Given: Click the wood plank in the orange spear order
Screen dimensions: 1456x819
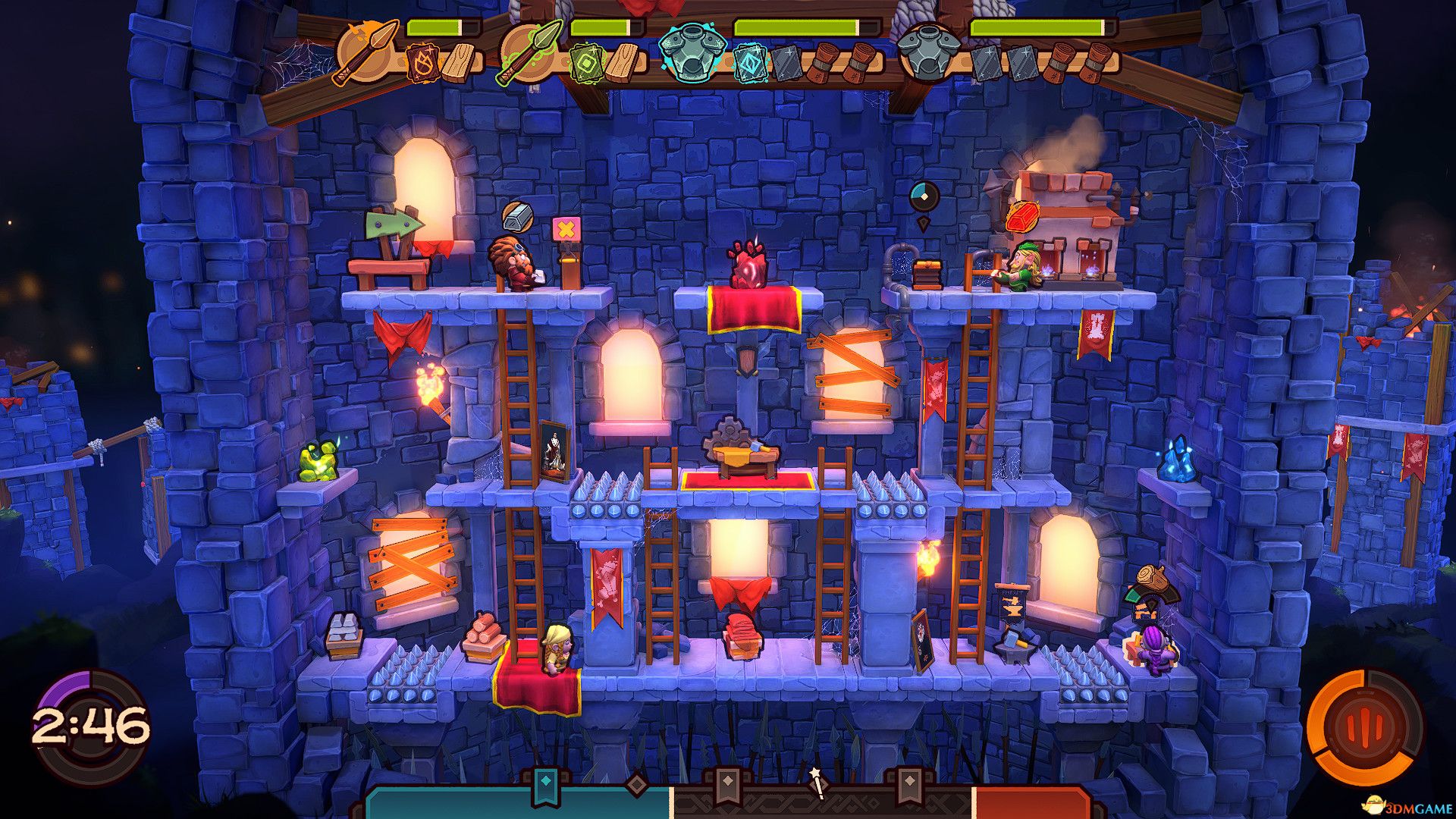Looking at the screenshot, I should (x=460, y=62).
